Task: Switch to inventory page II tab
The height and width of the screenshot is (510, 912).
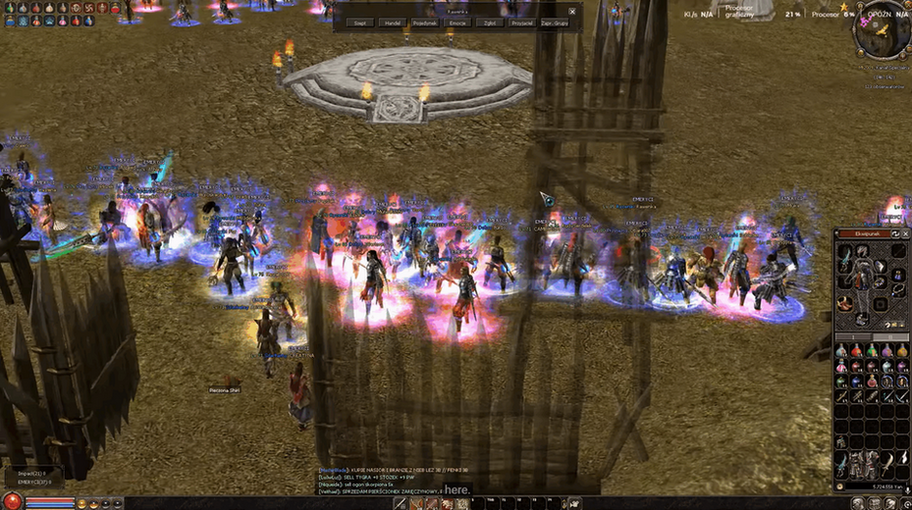Action: pos(889,337)
